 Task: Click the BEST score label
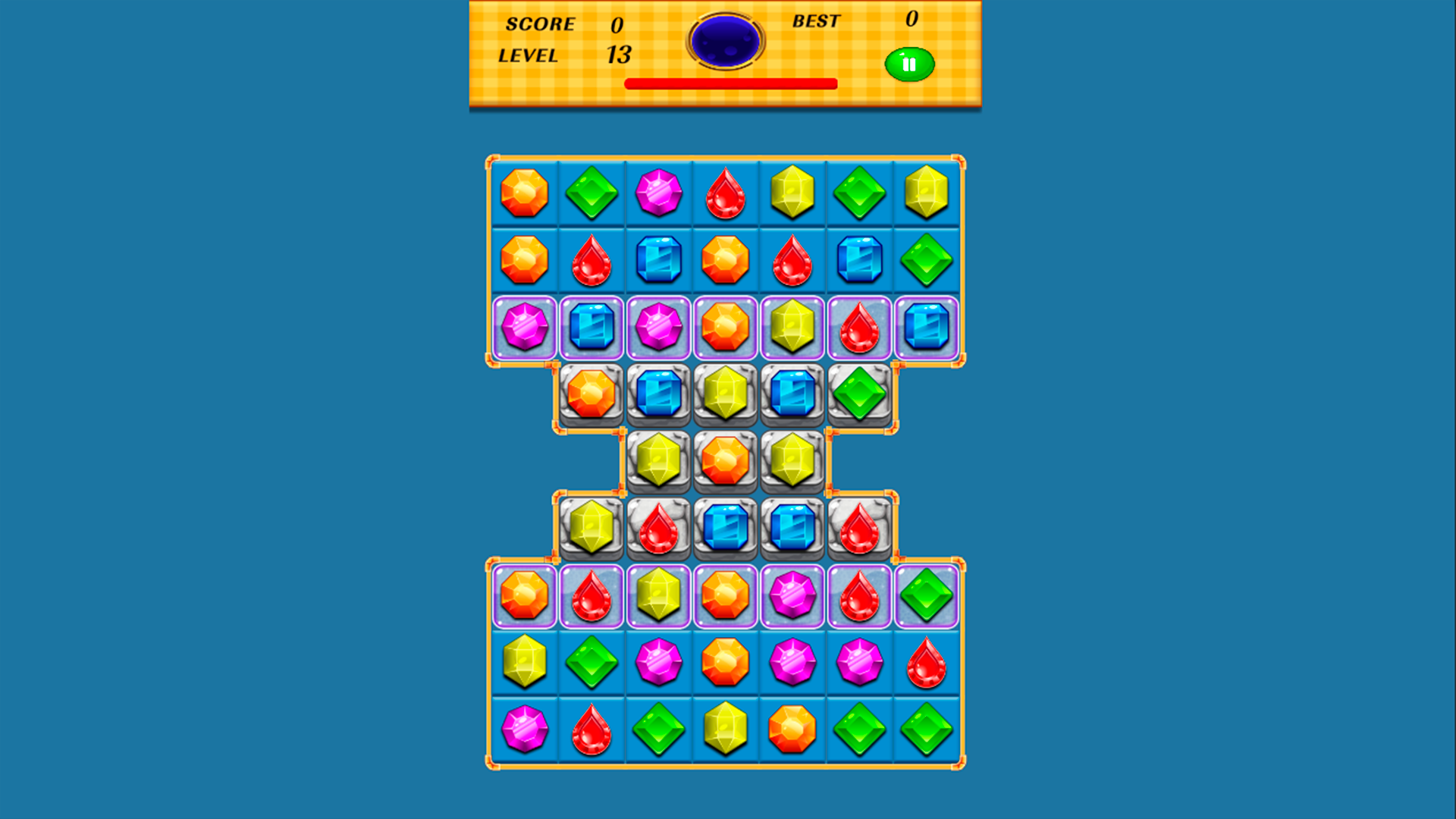coord(815,21)
